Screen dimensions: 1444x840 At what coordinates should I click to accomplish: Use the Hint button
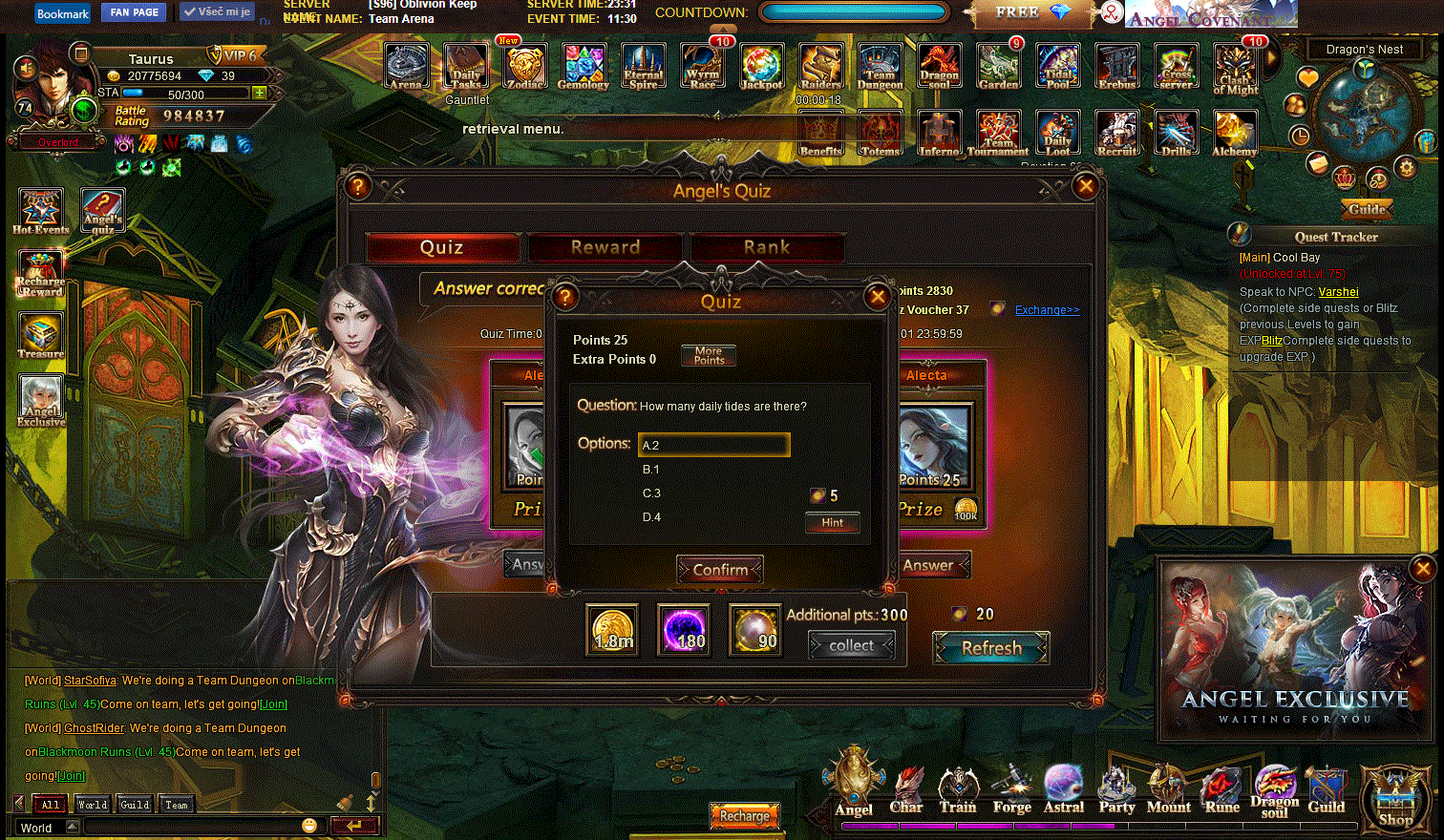coord(832,522)
